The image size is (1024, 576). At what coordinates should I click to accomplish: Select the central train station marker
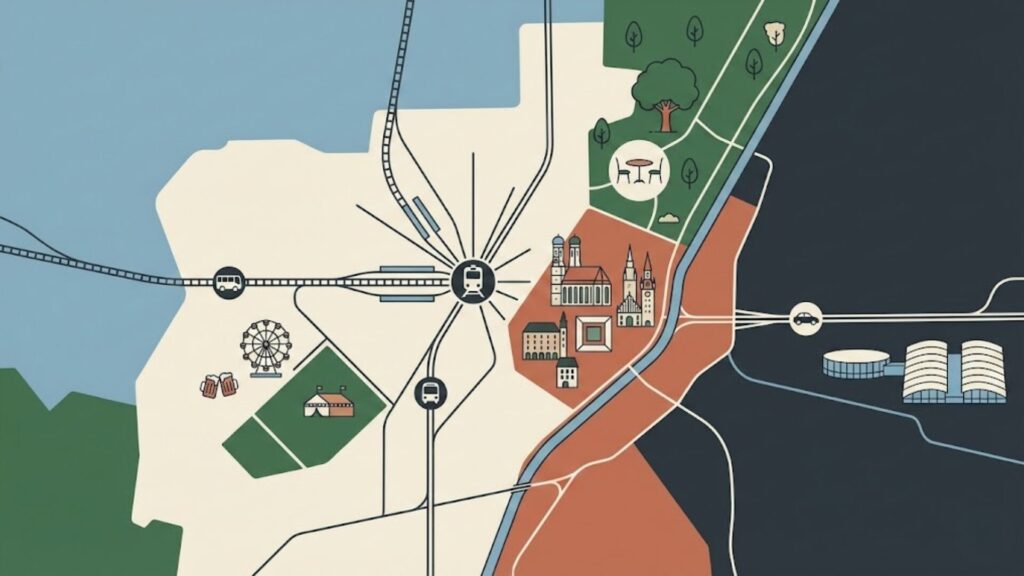[x=471, y=281]
